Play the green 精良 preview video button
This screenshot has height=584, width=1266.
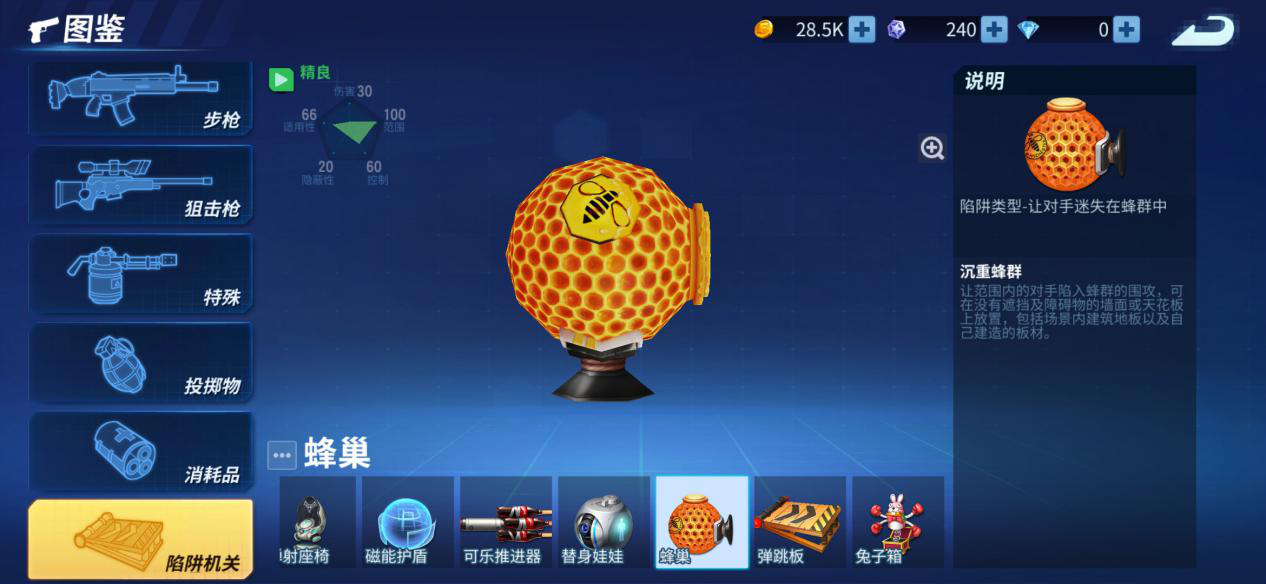(x=281, y=79)
